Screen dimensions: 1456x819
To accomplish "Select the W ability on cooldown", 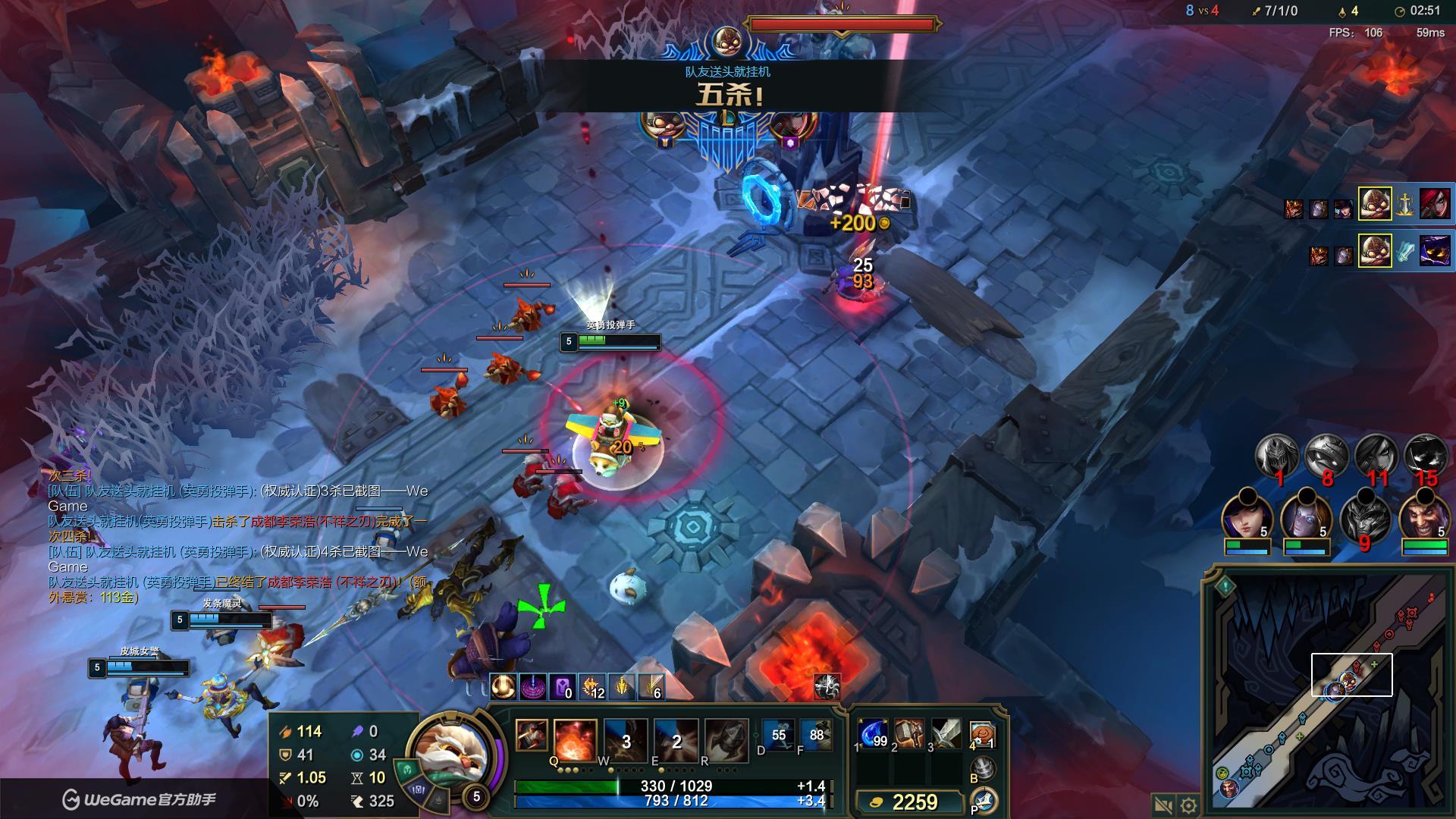I will click(x=625, y=739).
